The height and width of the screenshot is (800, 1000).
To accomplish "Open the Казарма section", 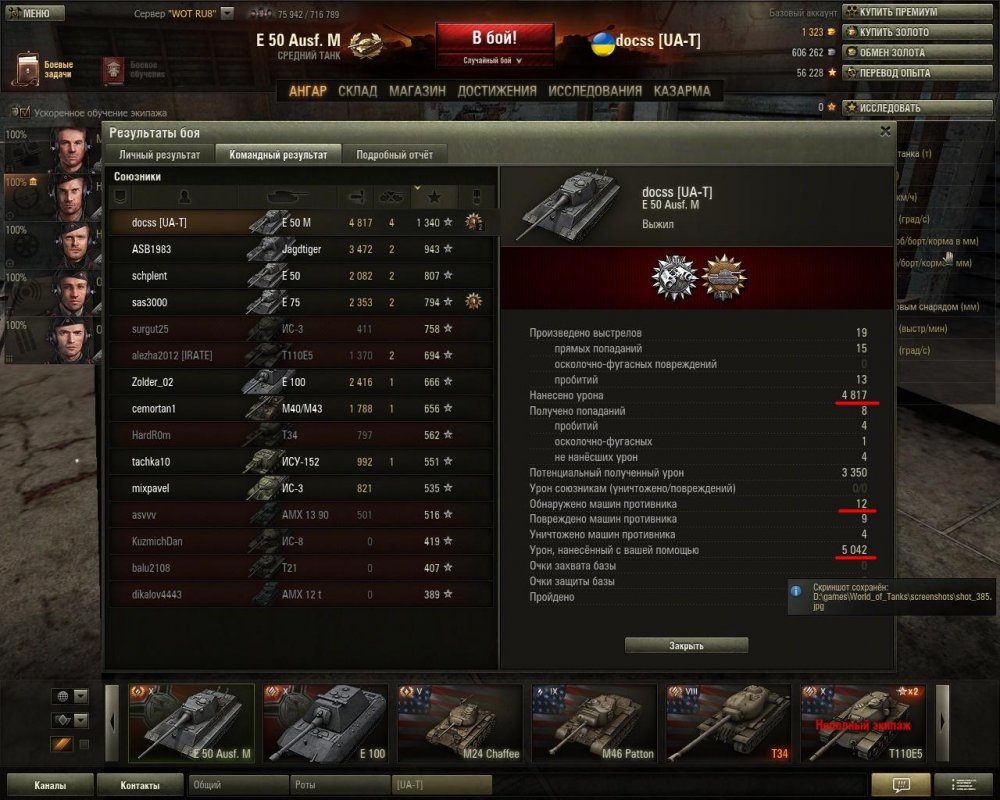I will point(682,91).
